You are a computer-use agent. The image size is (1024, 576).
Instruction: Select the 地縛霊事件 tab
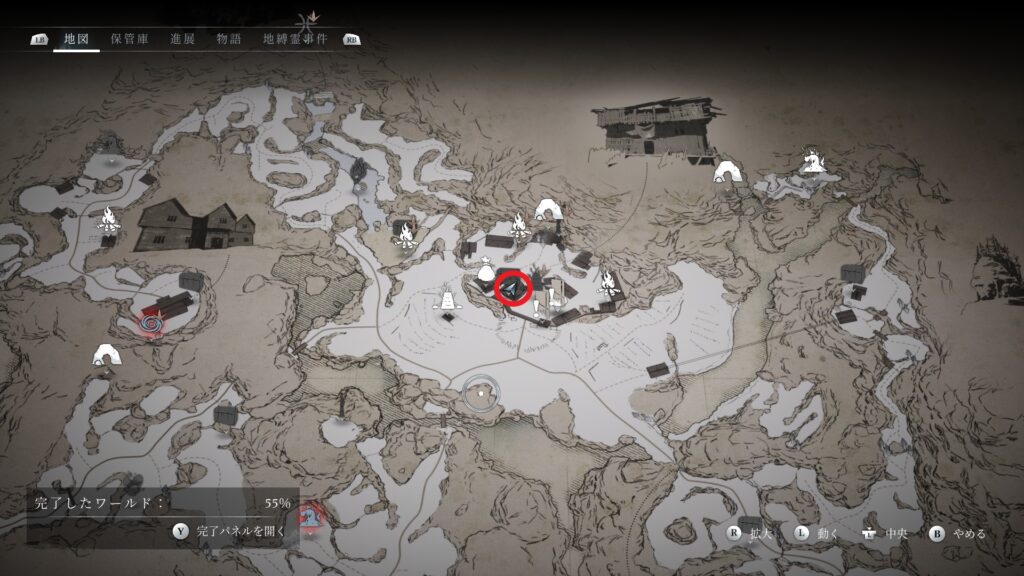[x=296, y=39]
